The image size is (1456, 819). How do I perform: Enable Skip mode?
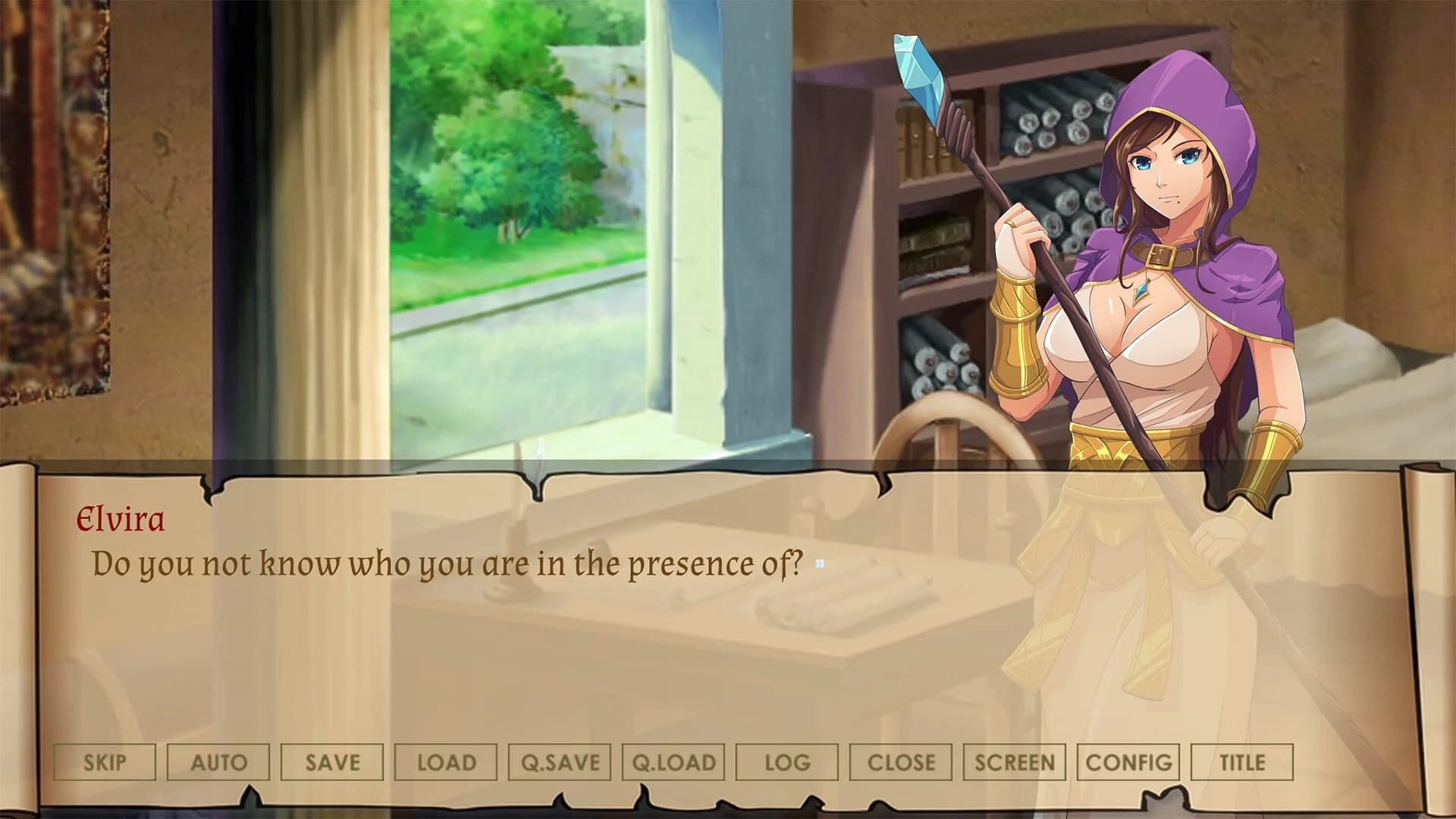[105, 762]
